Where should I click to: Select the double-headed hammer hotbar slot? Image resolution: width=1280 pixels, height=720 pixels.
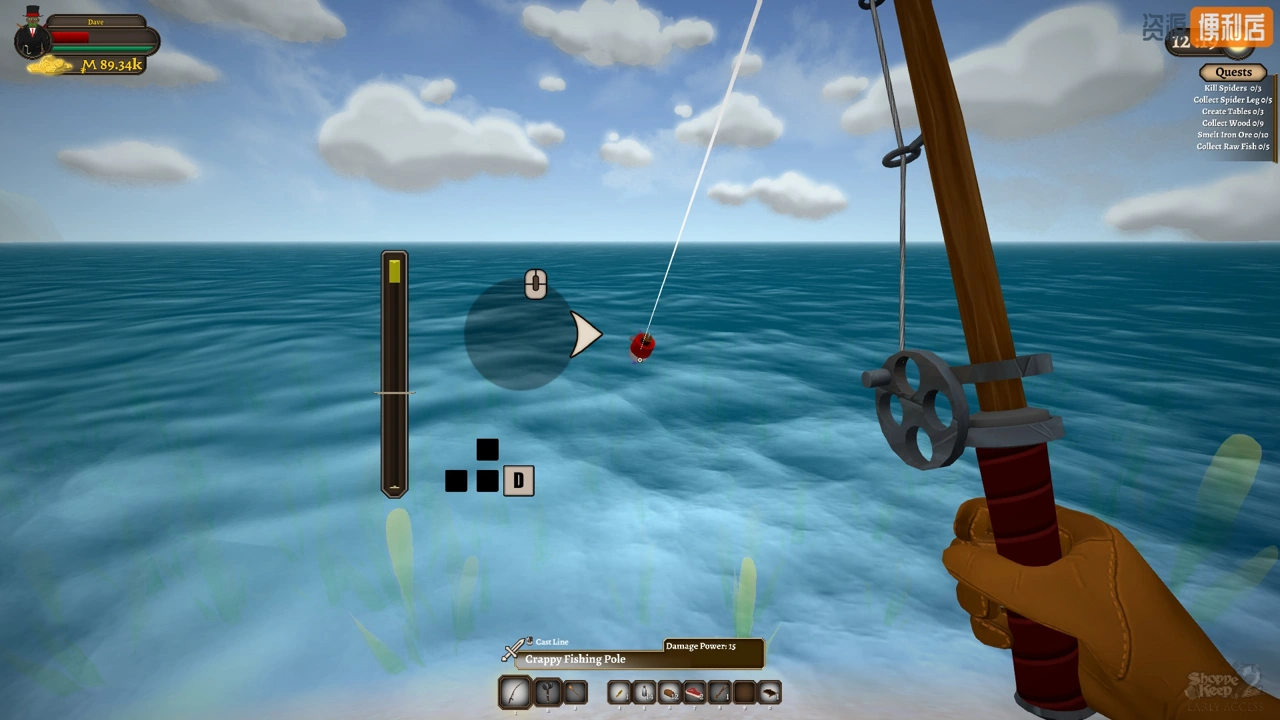[x=547, y=692]
